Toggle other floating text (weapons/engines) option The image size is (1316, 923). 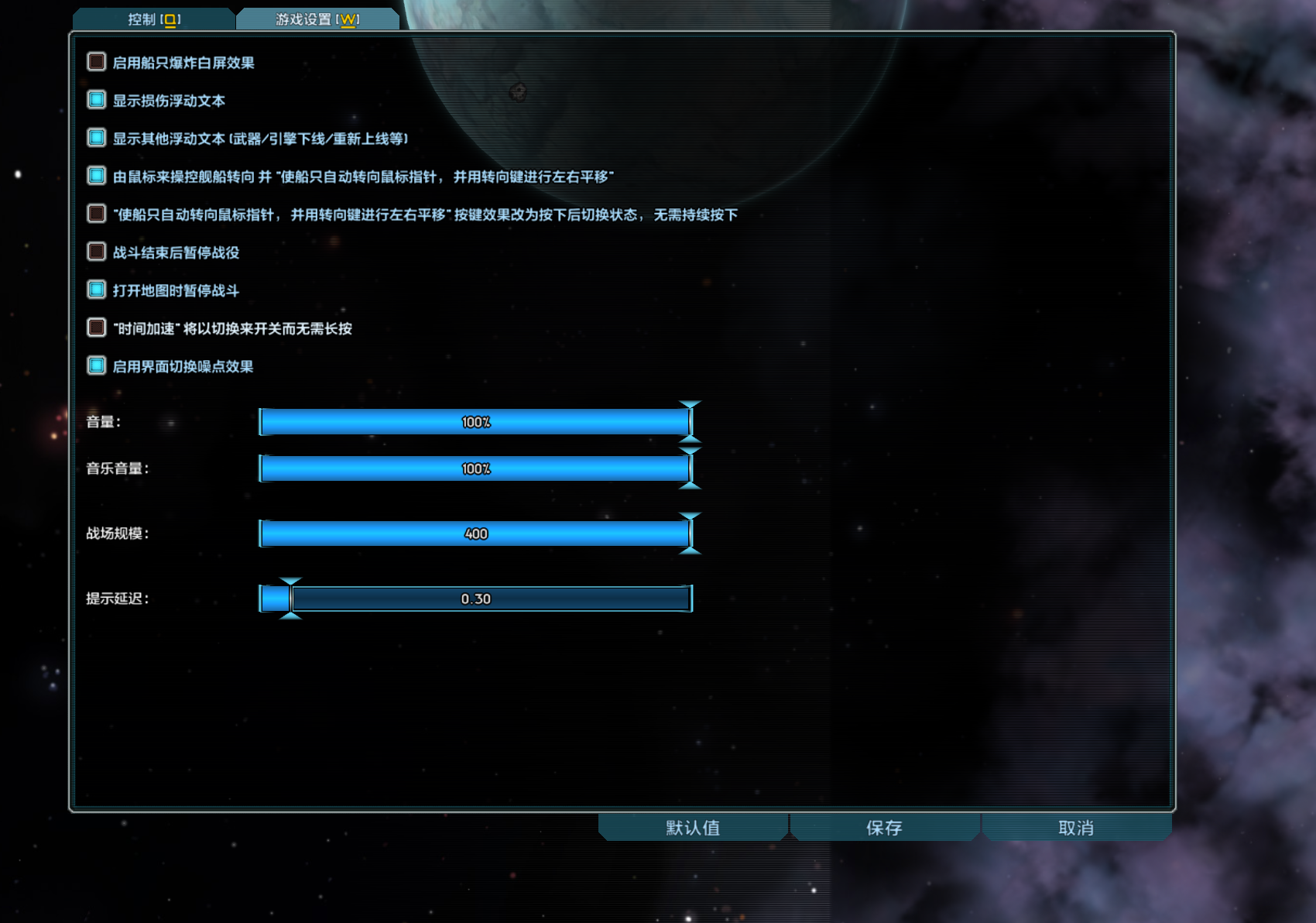(96, 137)
